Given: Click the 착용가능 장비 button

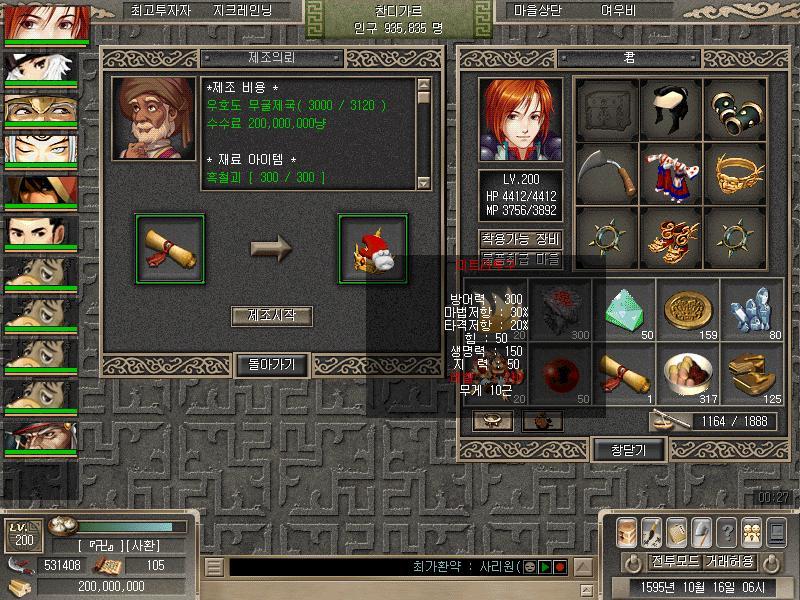Looking at the screenshot, I should click(x=520, y=240).
